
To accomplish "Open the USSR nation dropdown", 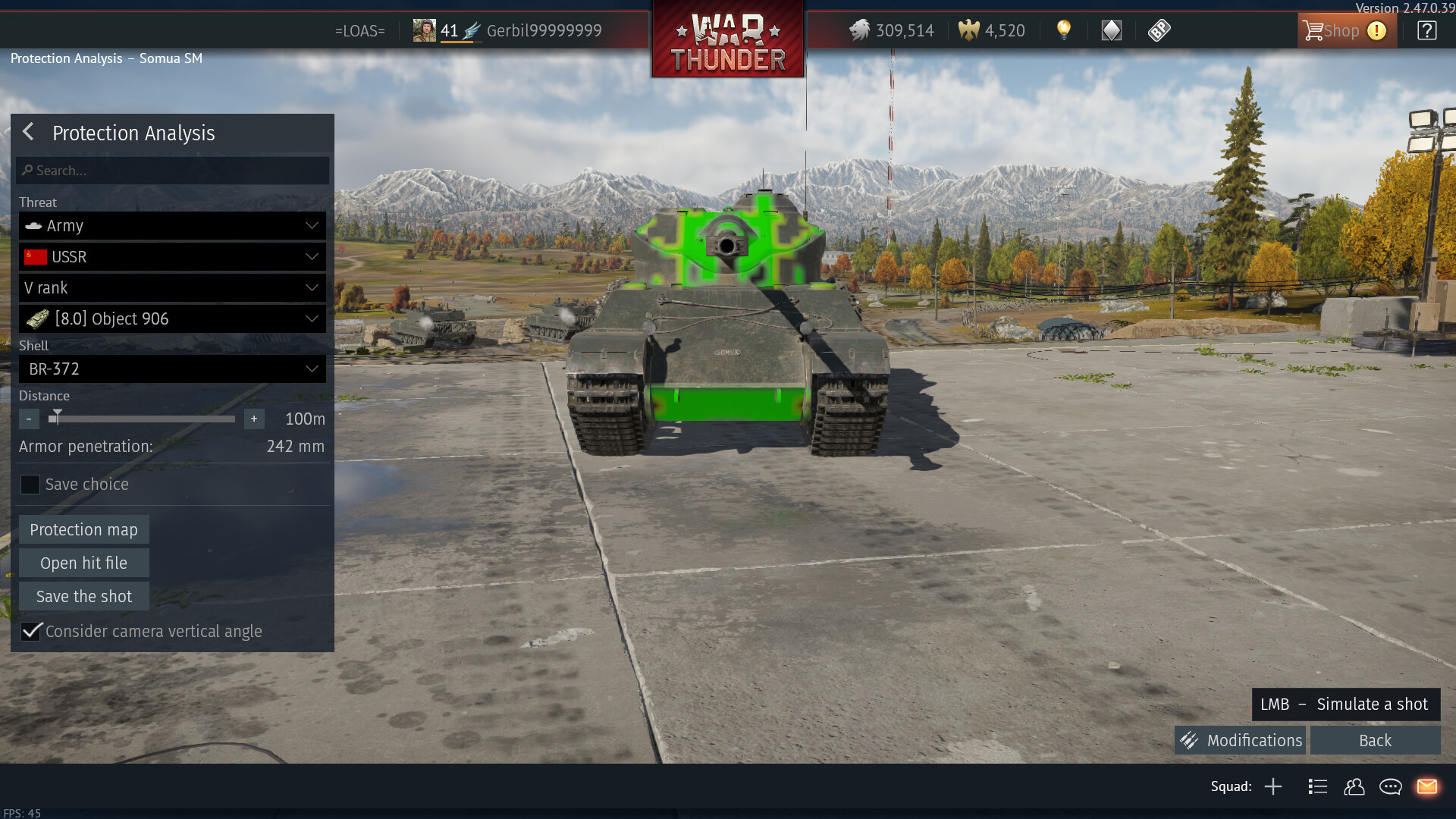I will (x=172, y=257).
